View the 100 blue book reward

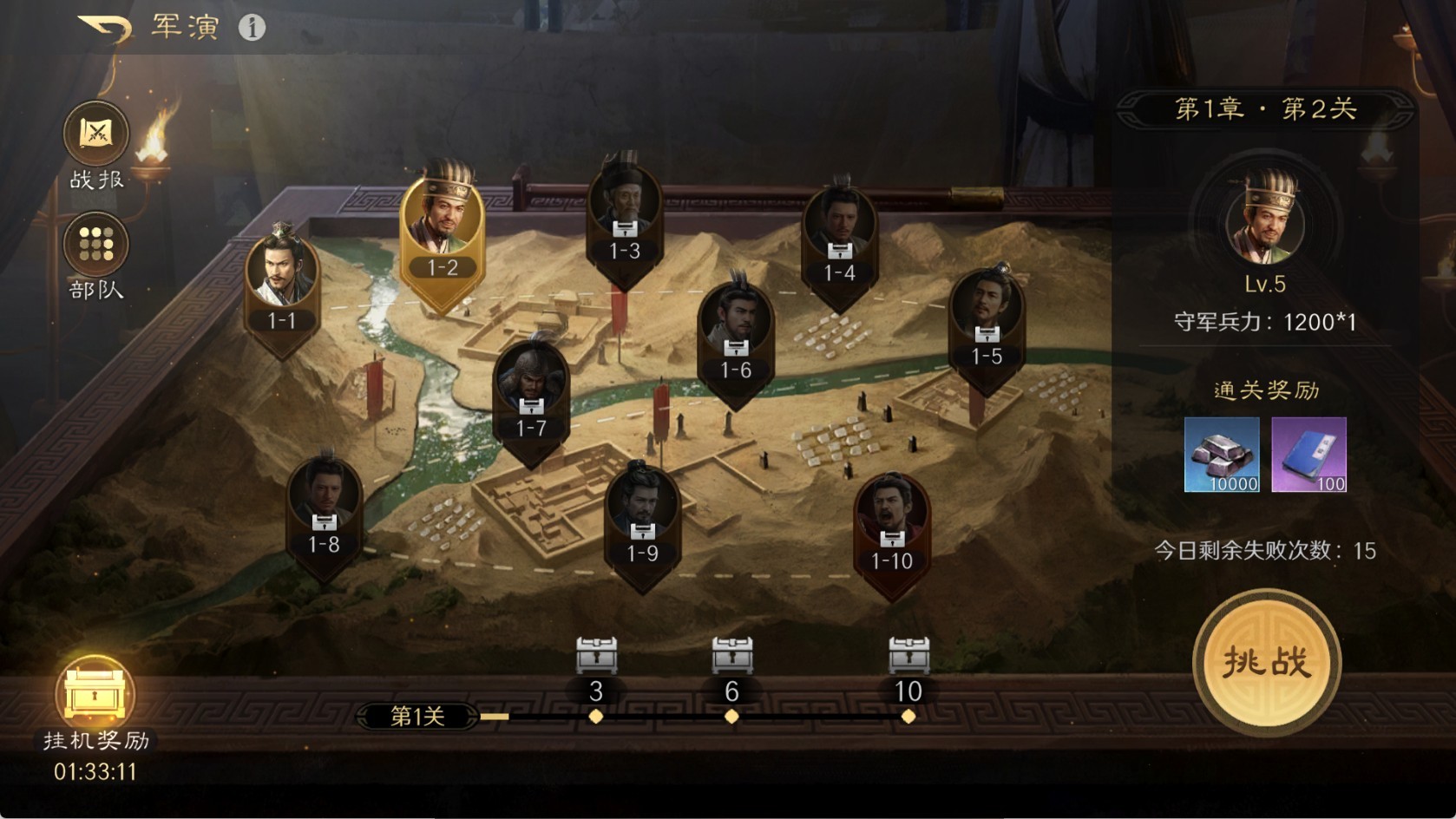[x=1308, y=455]
